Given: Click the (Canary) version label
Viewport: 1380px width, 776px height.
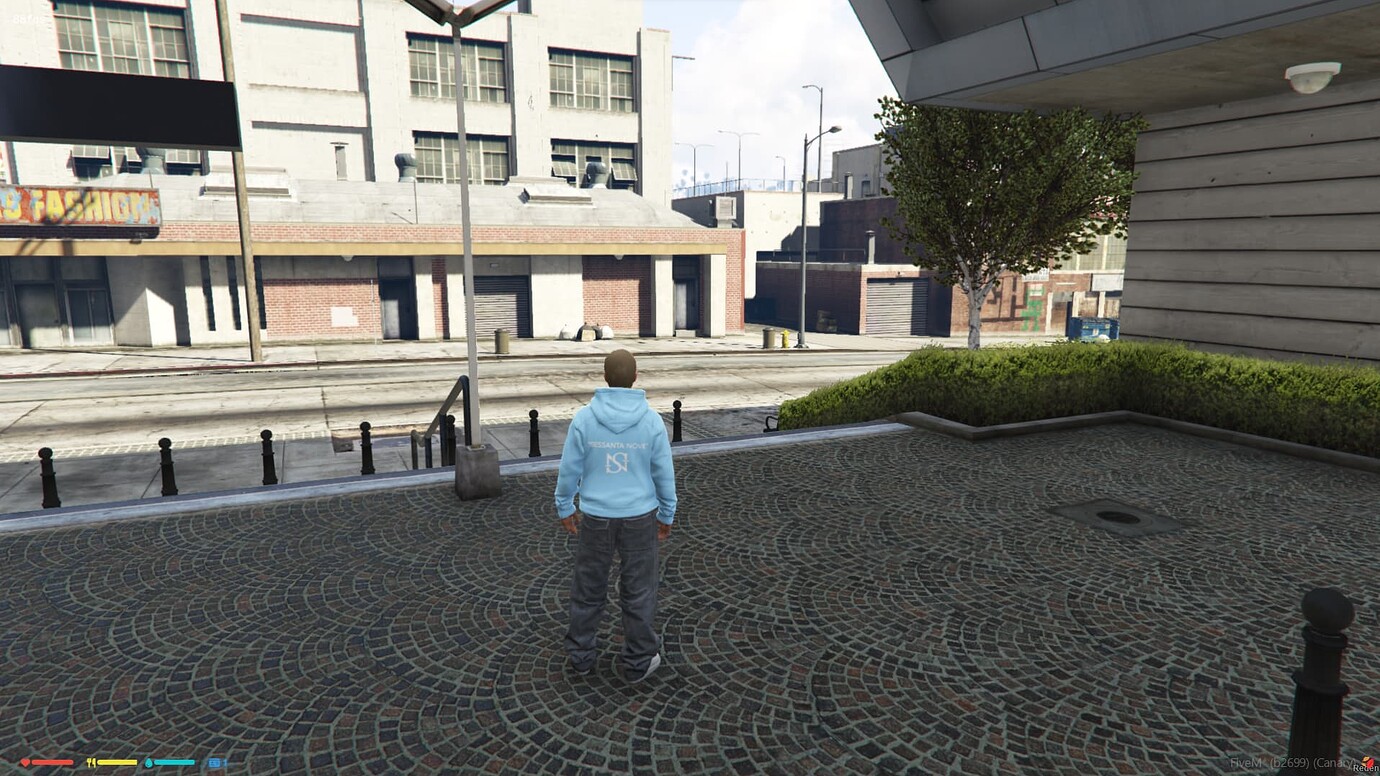Looking at the screenshot, I should [x=1336, y=763].
